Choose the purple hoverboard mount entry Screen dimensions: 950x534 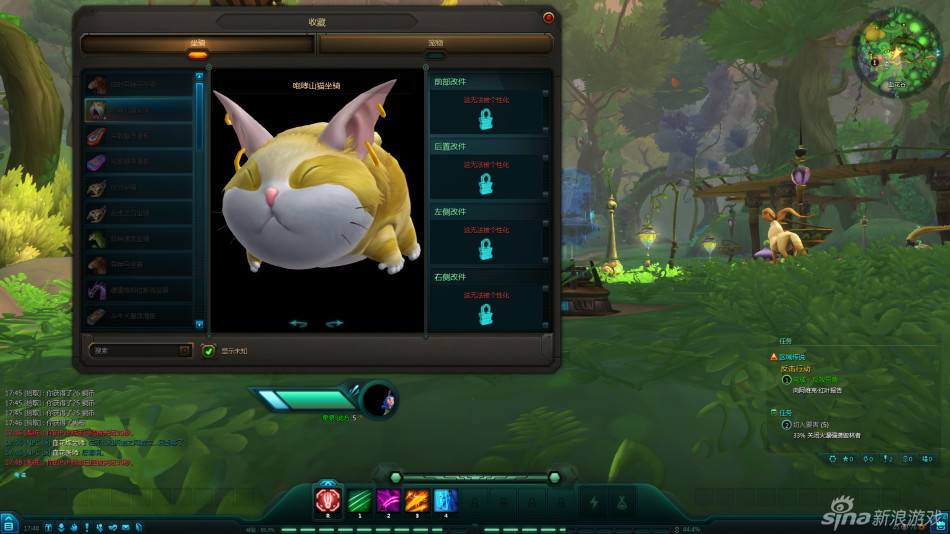pos(139,162)
